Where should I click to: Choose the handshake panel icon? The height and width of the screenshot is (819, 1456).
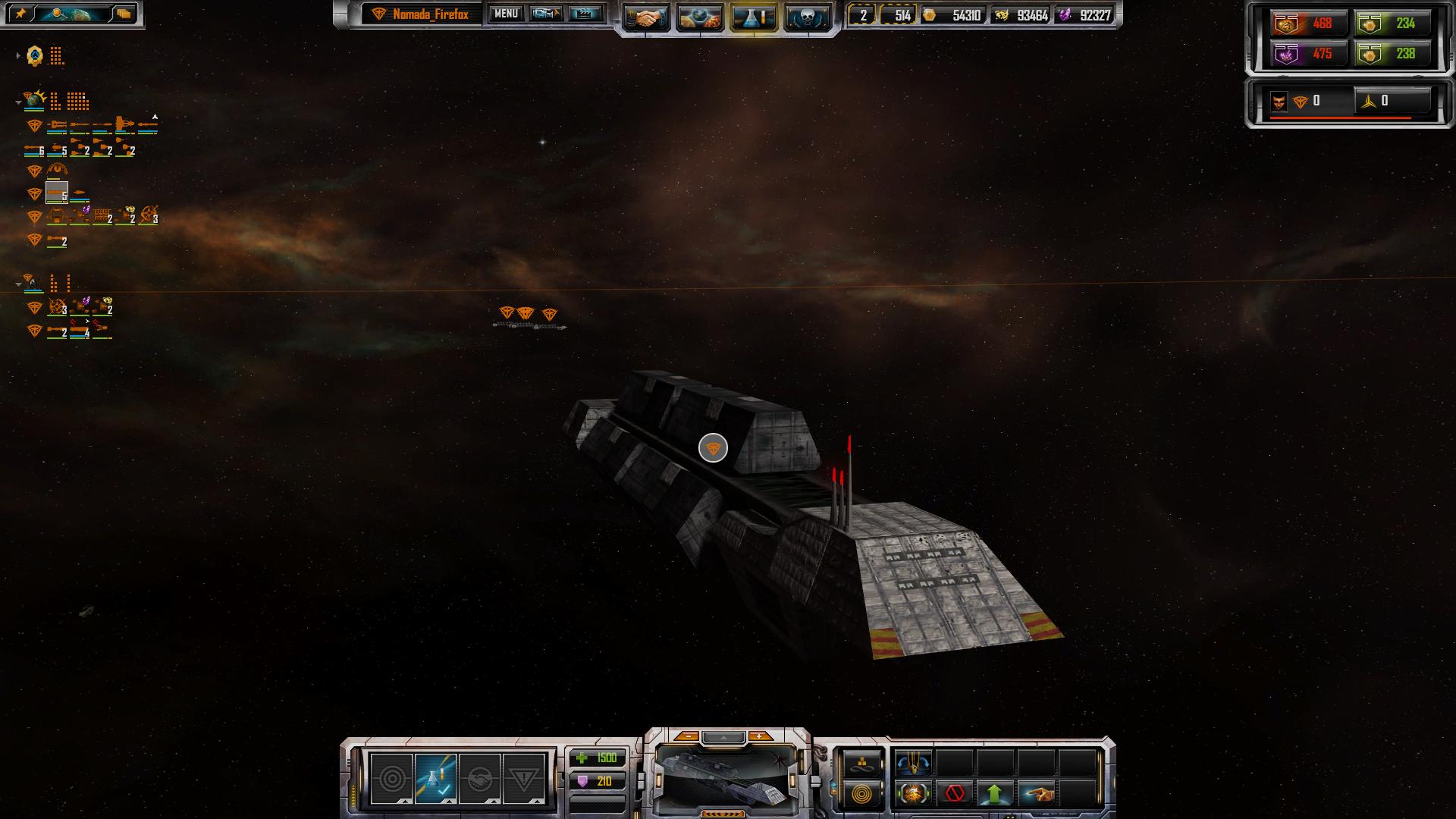click(479, 778)
